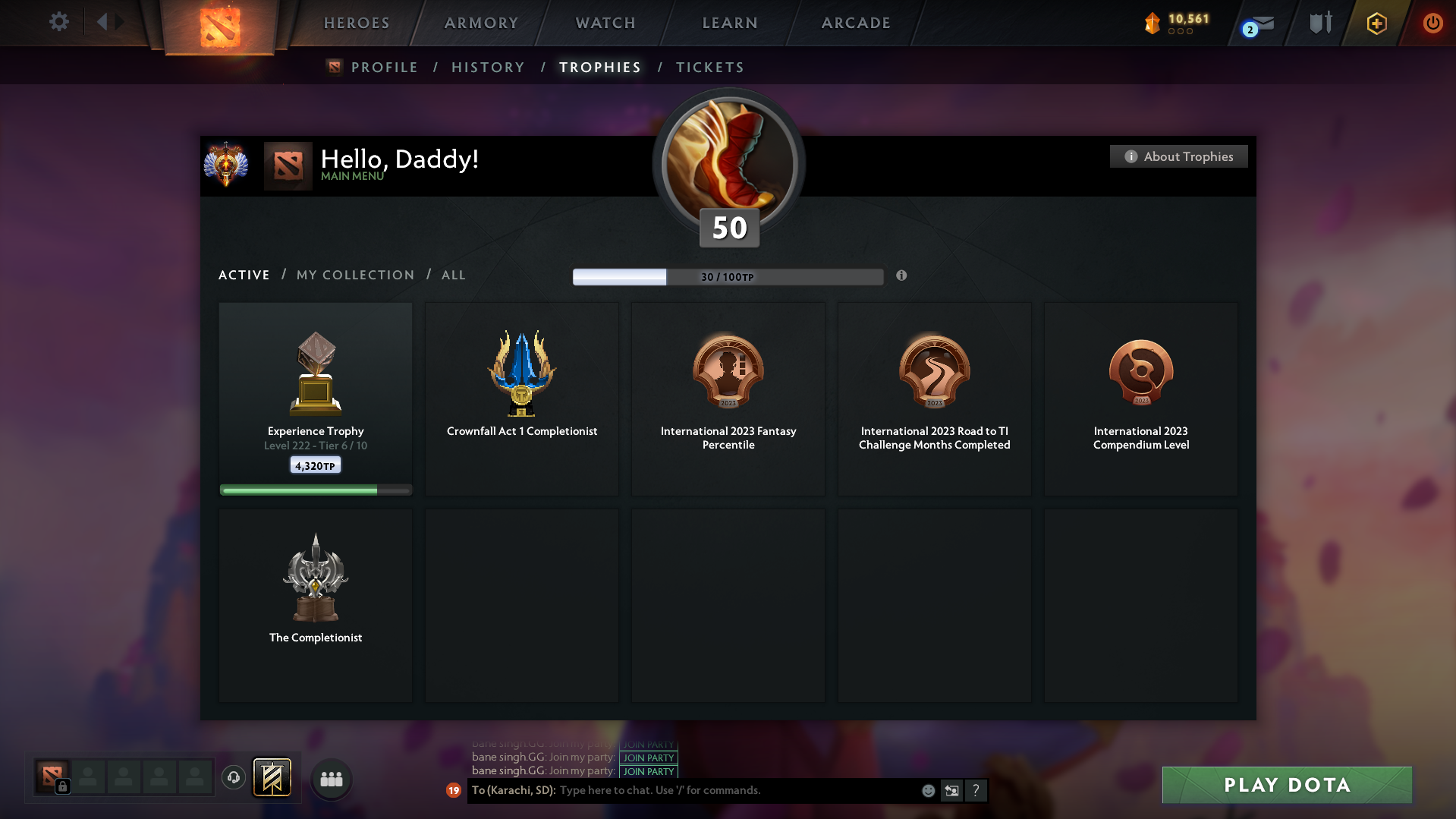Click the chat help question mark

[x=976, y=790]
